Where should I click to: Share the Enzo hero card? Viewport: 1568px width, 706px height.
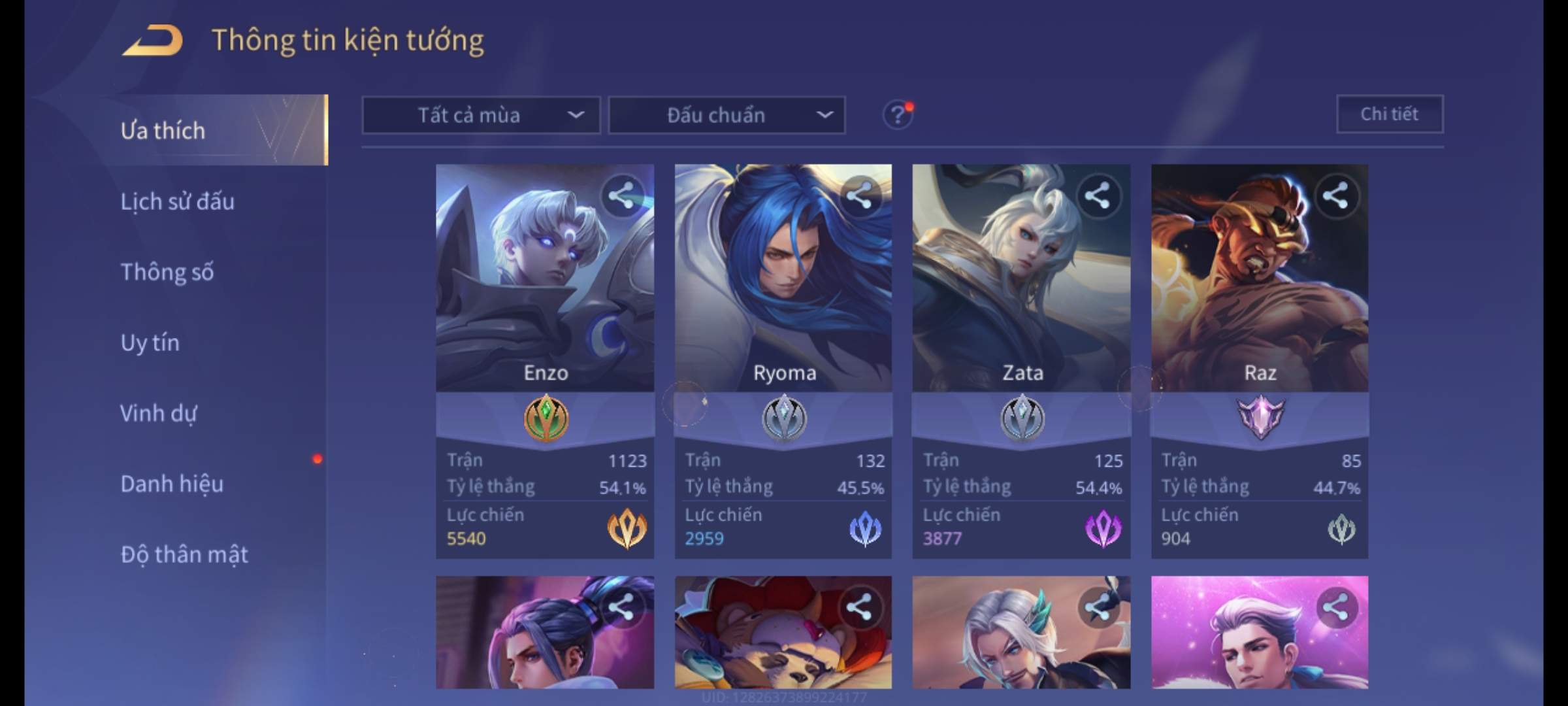(x=621, y=196)
